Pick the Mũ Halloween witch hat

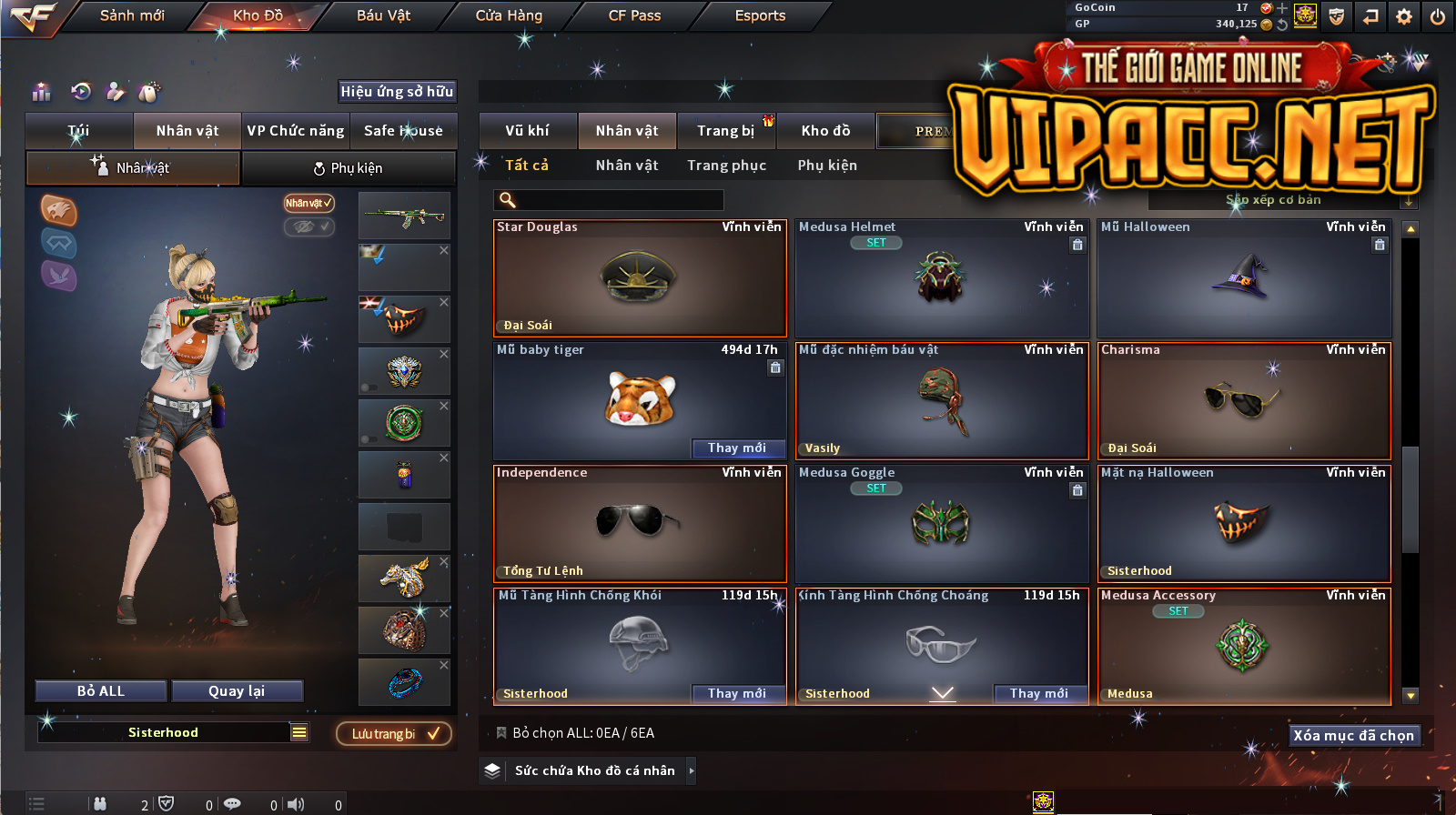click(1243, 277)
